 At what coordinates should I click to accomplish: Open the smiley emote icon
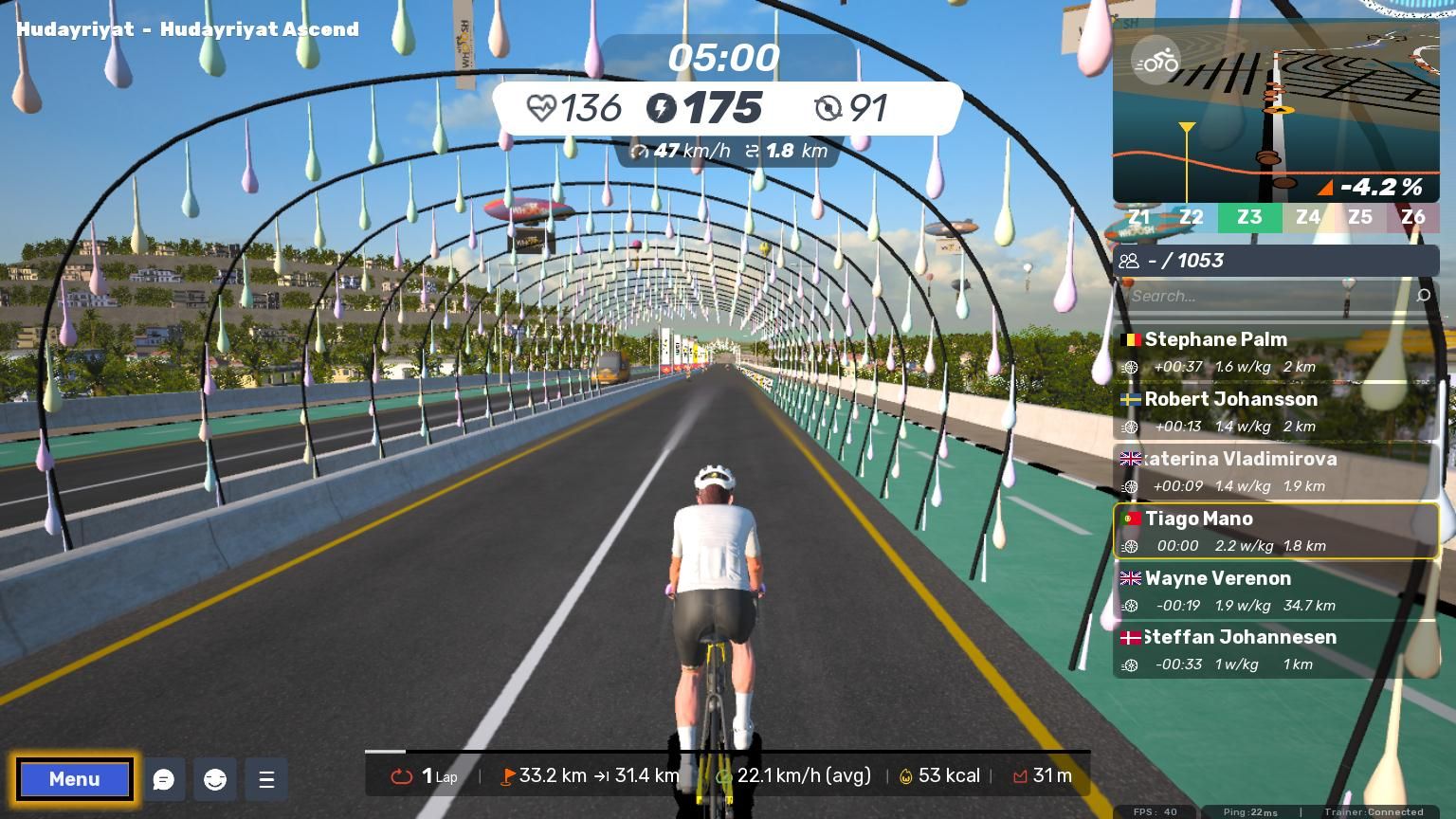tap(215, 779)
